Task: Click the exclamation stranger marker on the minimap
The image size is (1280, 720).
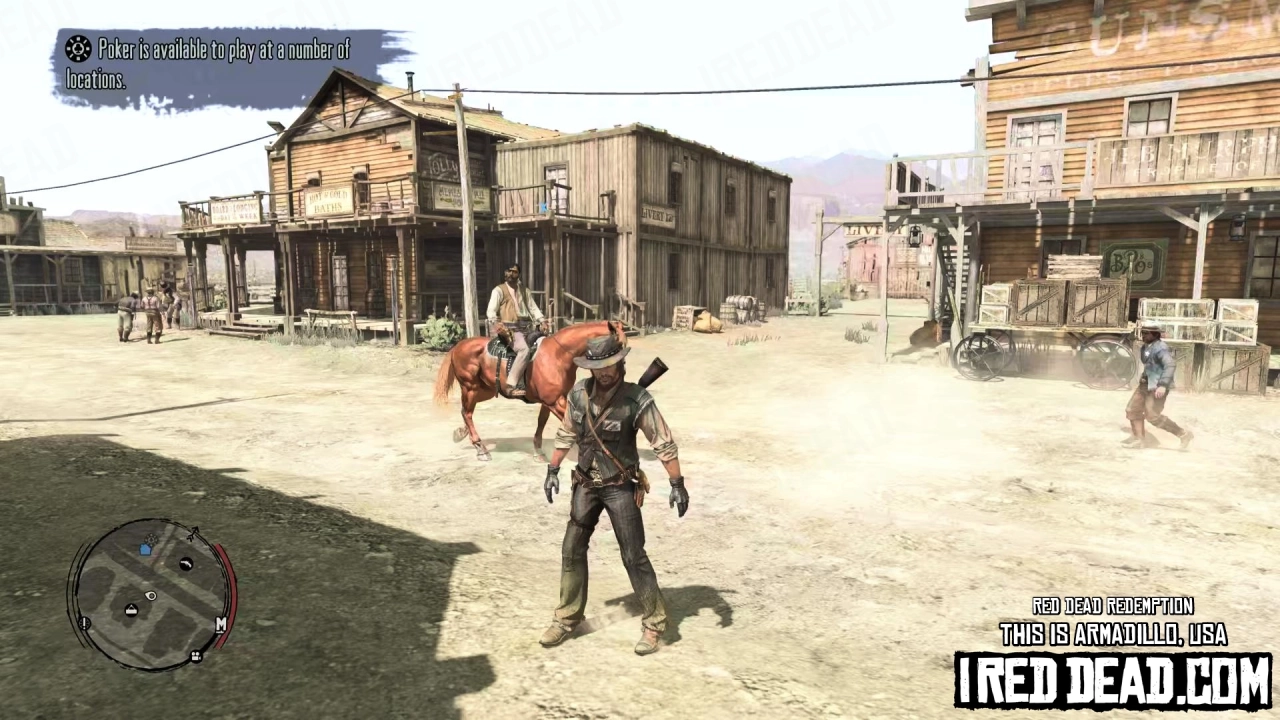Action: (84, 624)
